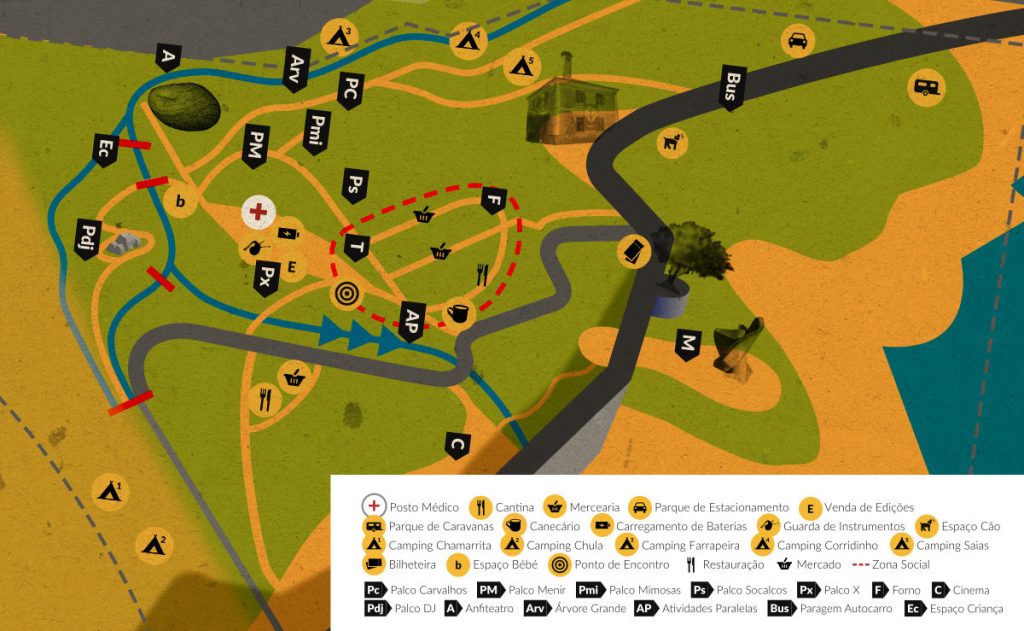Click the Pdj stage marker on the map

87,240
